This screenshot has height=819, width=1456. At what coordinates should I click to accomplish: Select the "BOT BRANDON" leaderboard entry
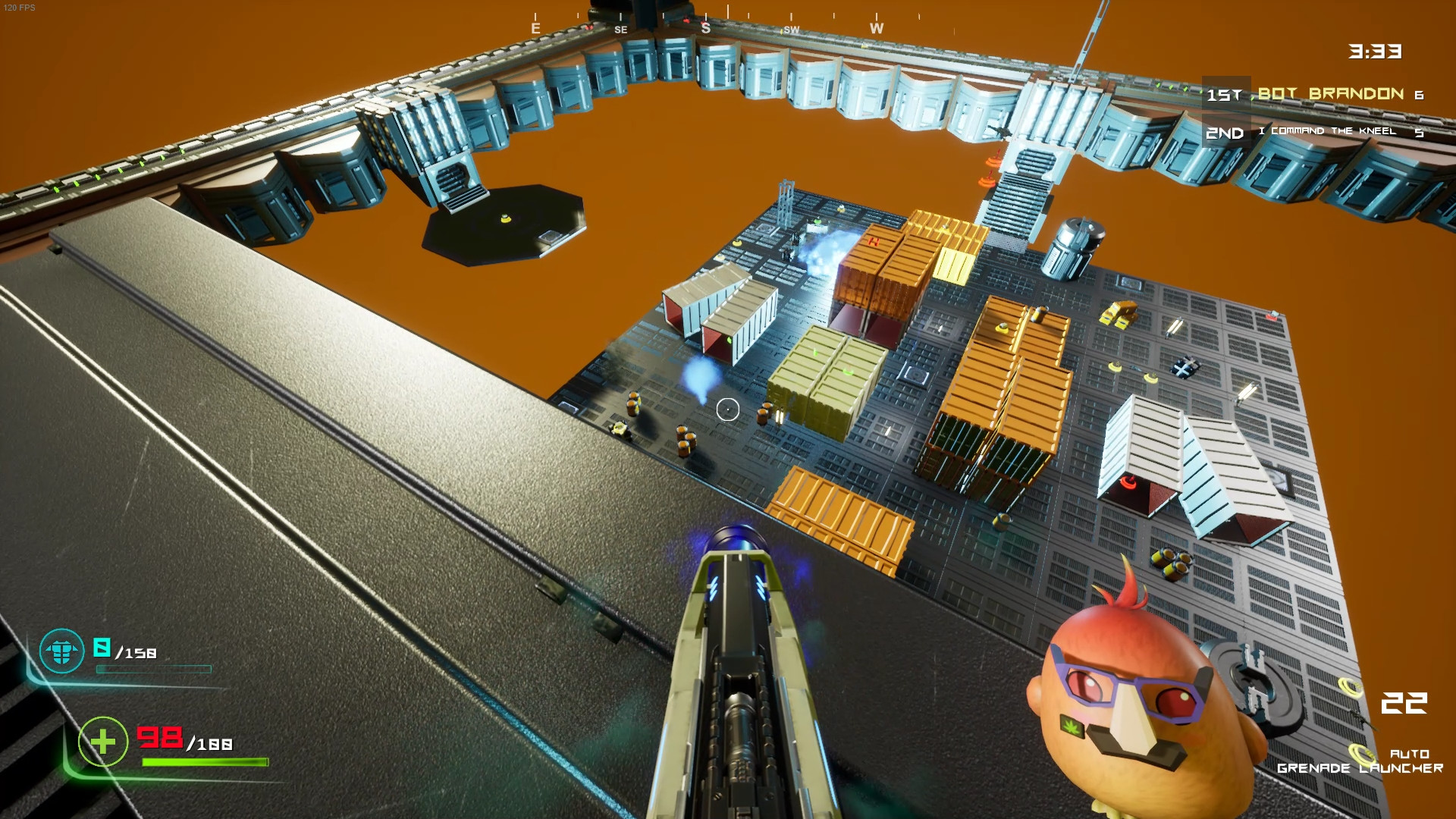(x=1330, y=94)
